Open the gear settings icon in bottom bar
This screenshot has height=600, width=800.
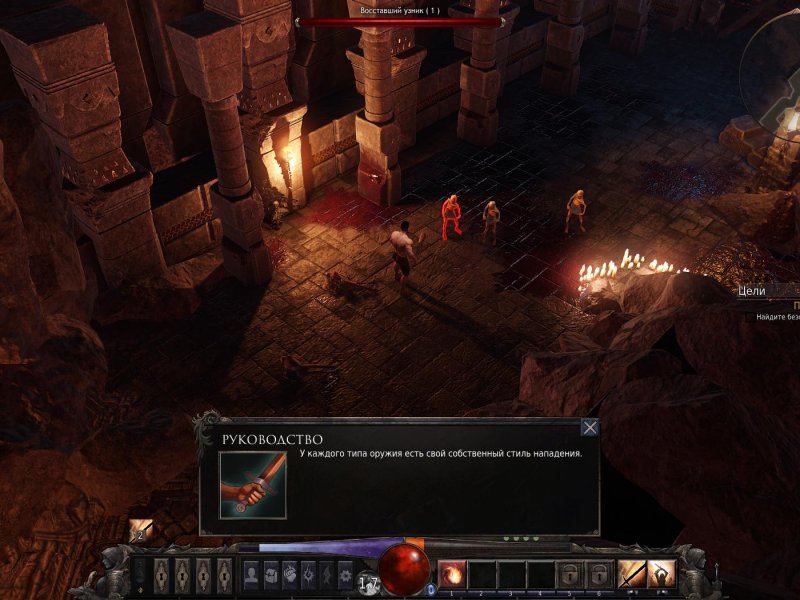pos(345,575)
